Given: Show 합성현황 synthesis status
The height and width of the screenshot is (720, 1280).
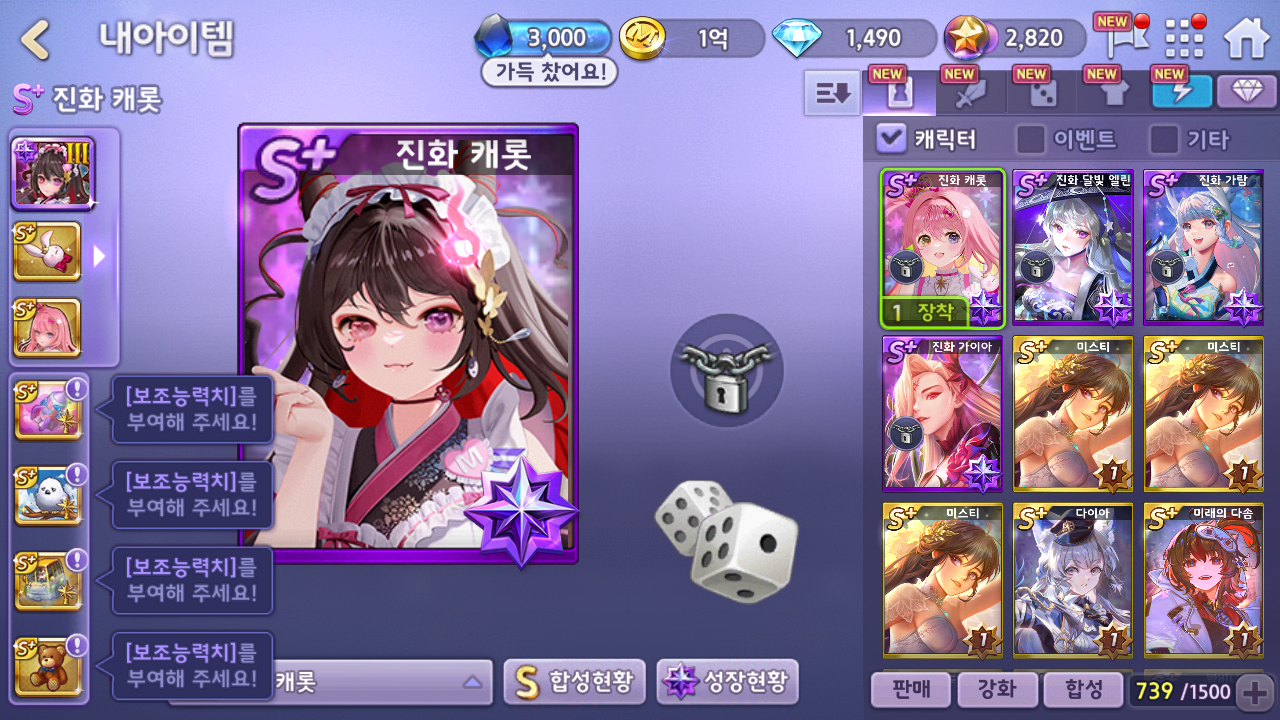Looking at the screenshot, I should point(574,682).
